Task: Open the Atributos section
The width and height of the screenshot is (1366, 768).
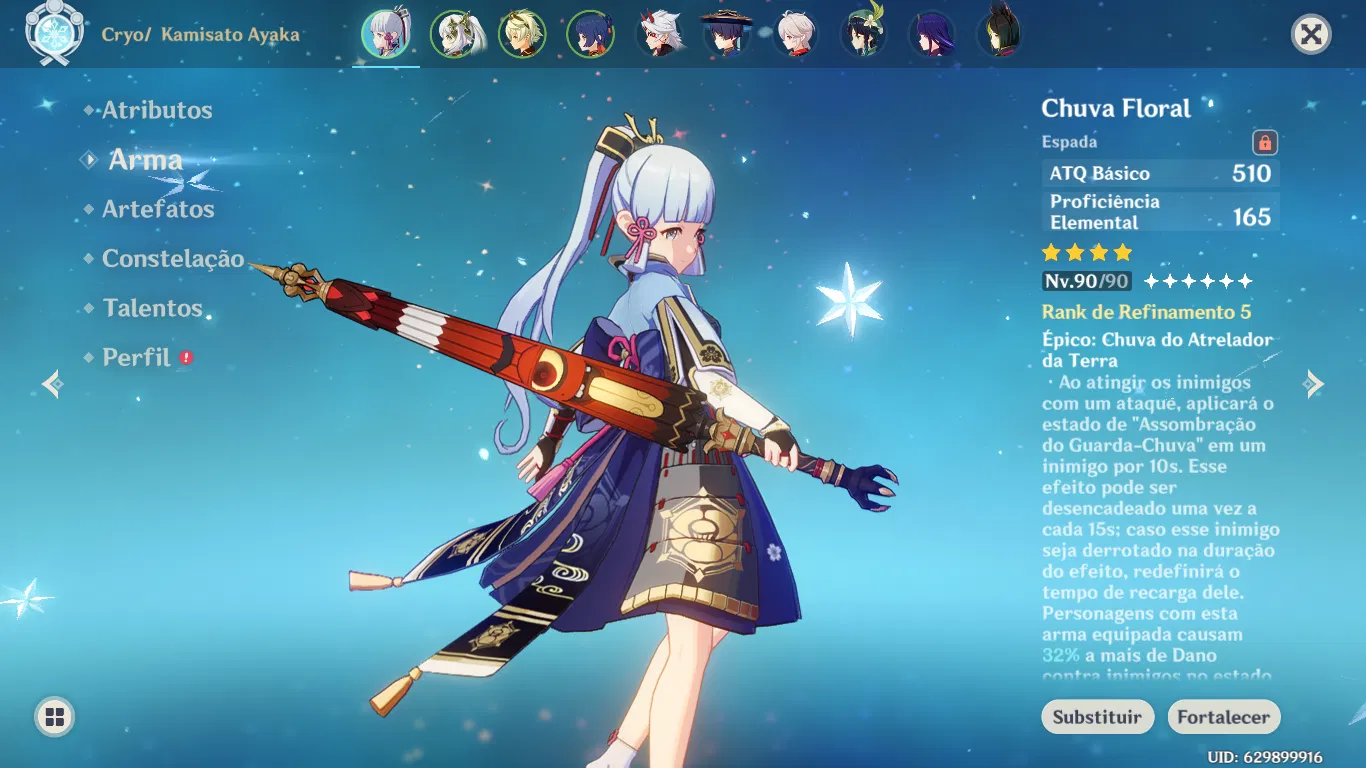Action: click(x=155, y=110)
